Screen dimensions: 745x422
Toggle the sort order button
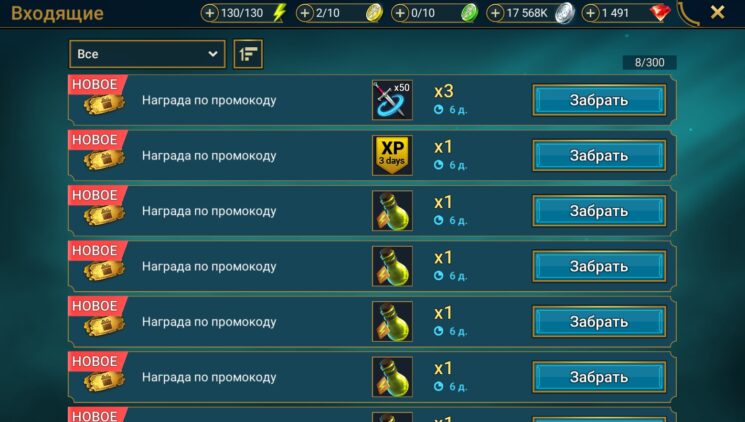coord(247,54)
